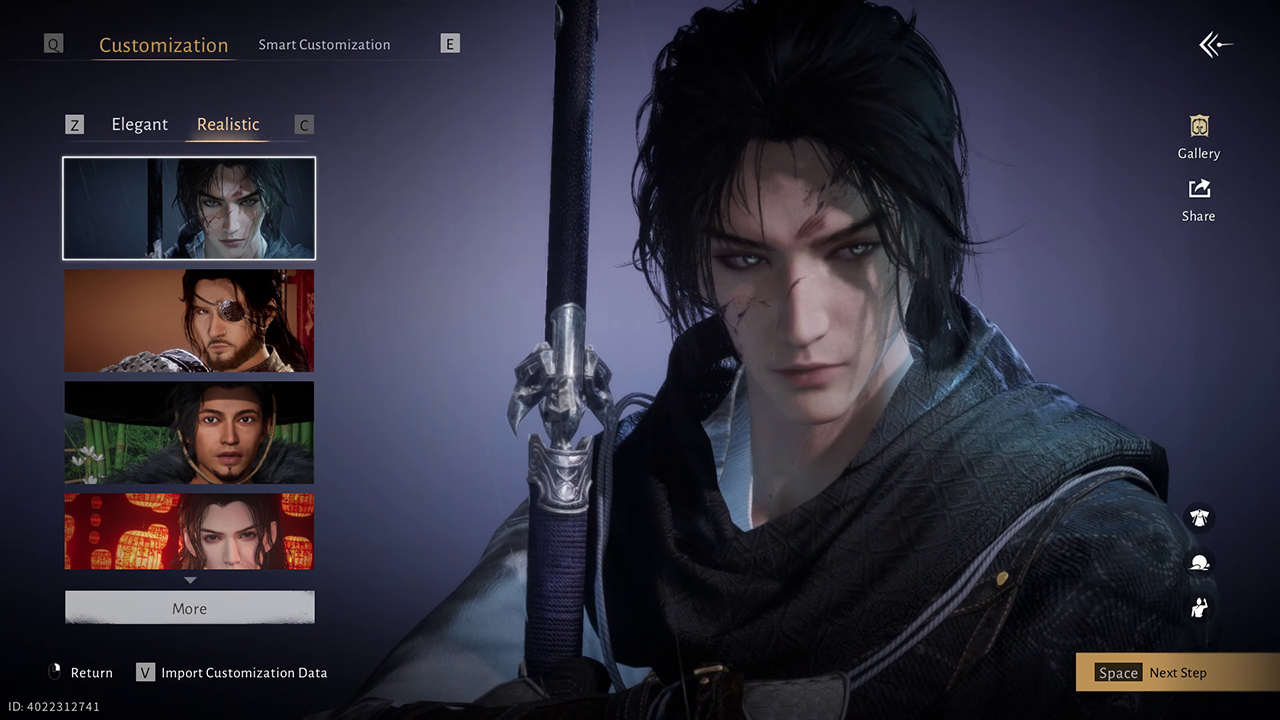The height and width of the screenshot is (720, 1280).
Task: Switch to the Customization tab
Action: point(163,45)
